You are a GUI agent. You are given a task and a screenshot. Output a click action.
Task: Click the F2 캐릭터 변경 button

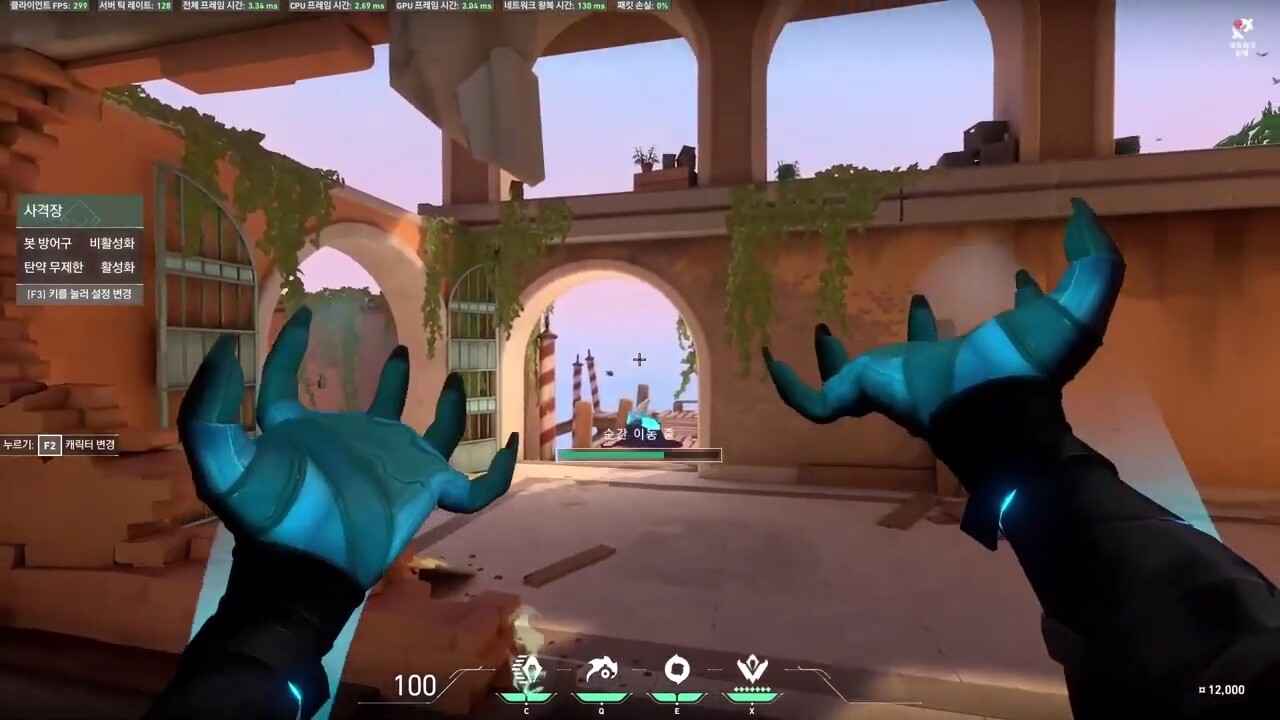click(50, 447)
